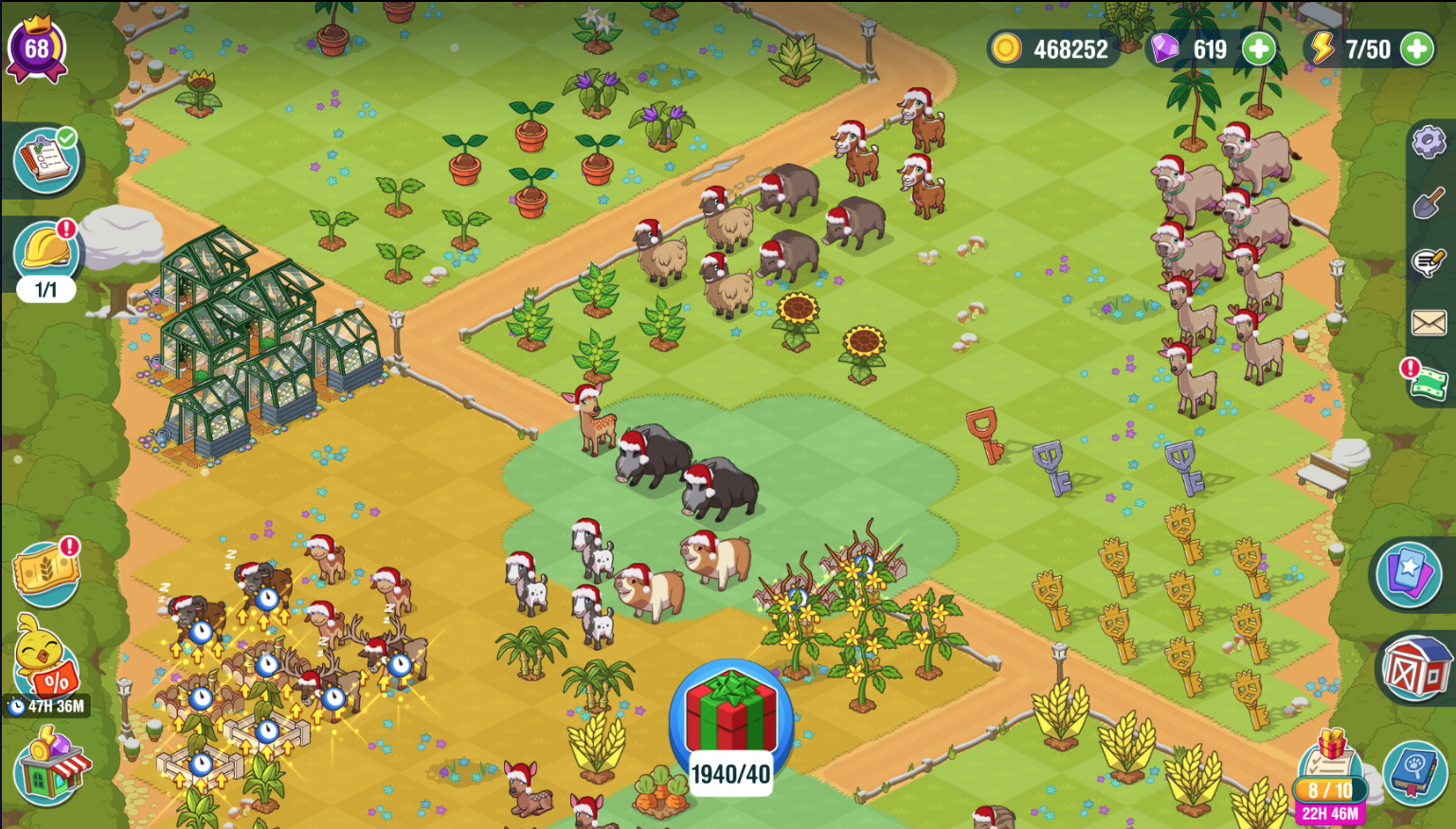This screenshot has width=1456, height=829.
Task: Open the settings gear
Action: click(1429, 143)
